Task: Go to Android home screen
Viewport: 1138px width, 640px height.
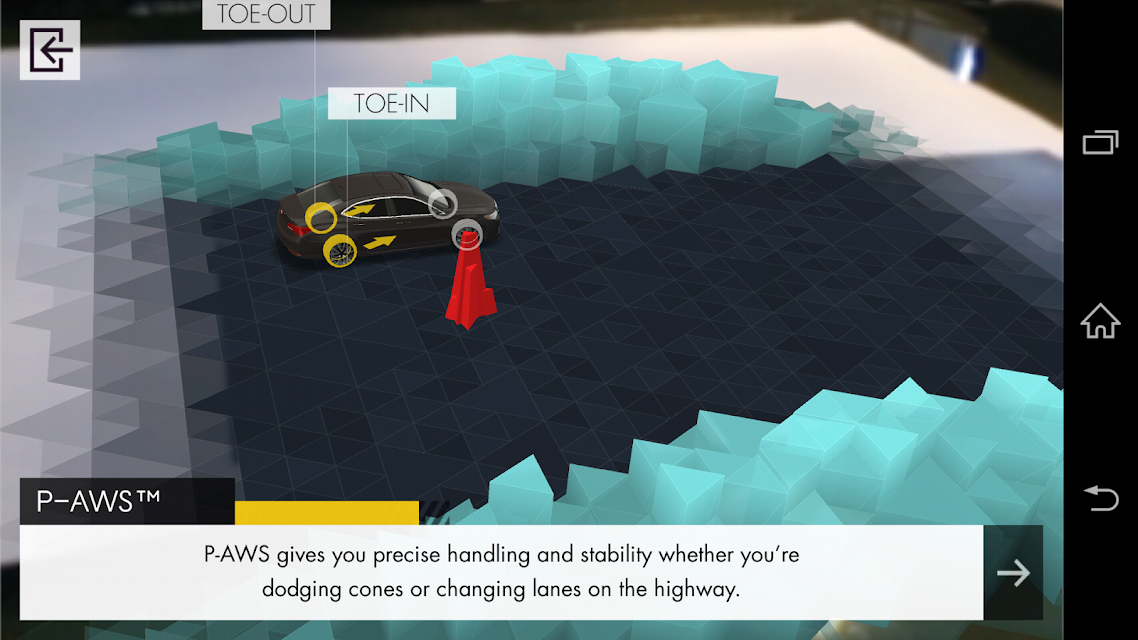Action: coord(1100,321)
